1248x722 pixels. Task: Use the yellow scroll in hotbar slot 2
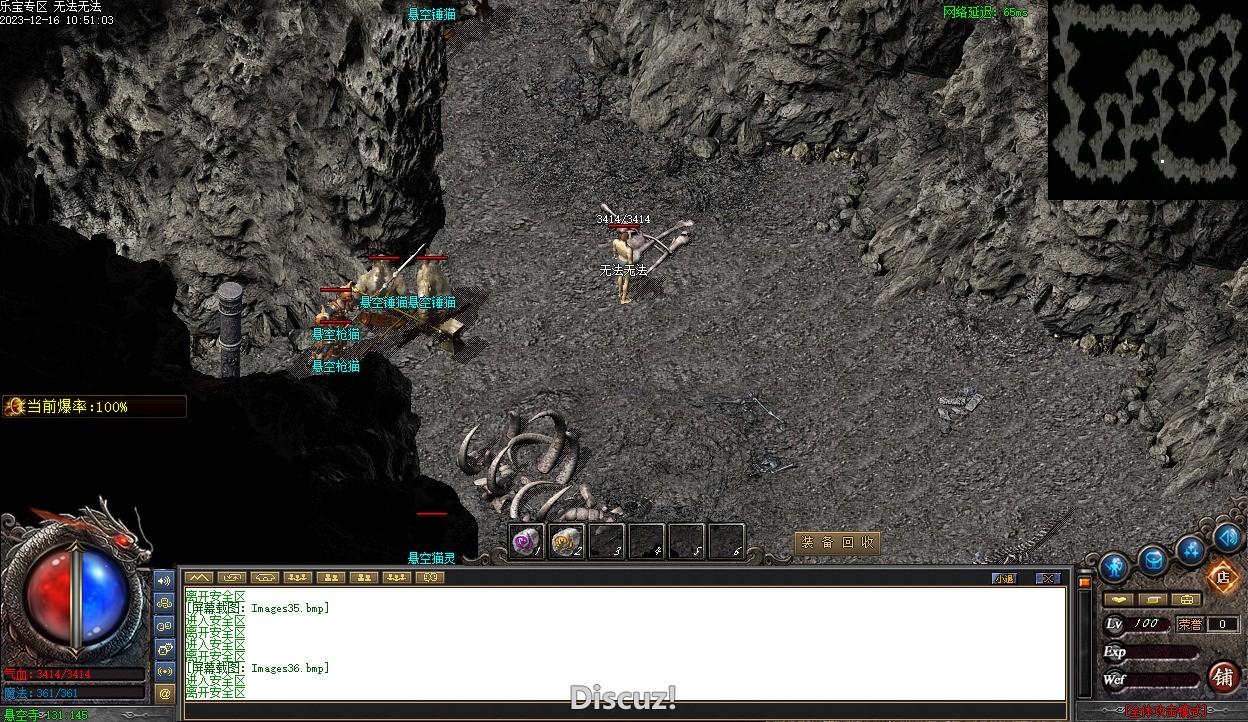point(566,542)
